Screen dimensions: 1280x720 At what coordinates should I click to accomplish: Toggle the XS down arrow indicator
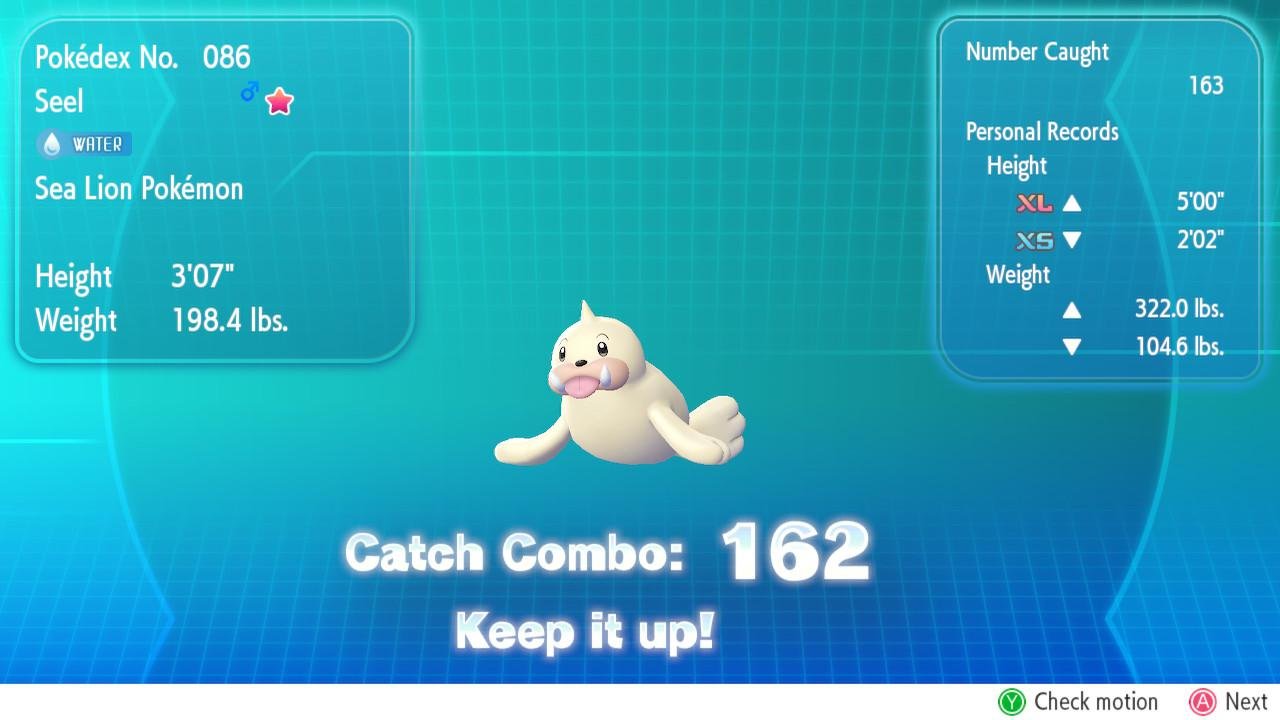coord(1070,240)
